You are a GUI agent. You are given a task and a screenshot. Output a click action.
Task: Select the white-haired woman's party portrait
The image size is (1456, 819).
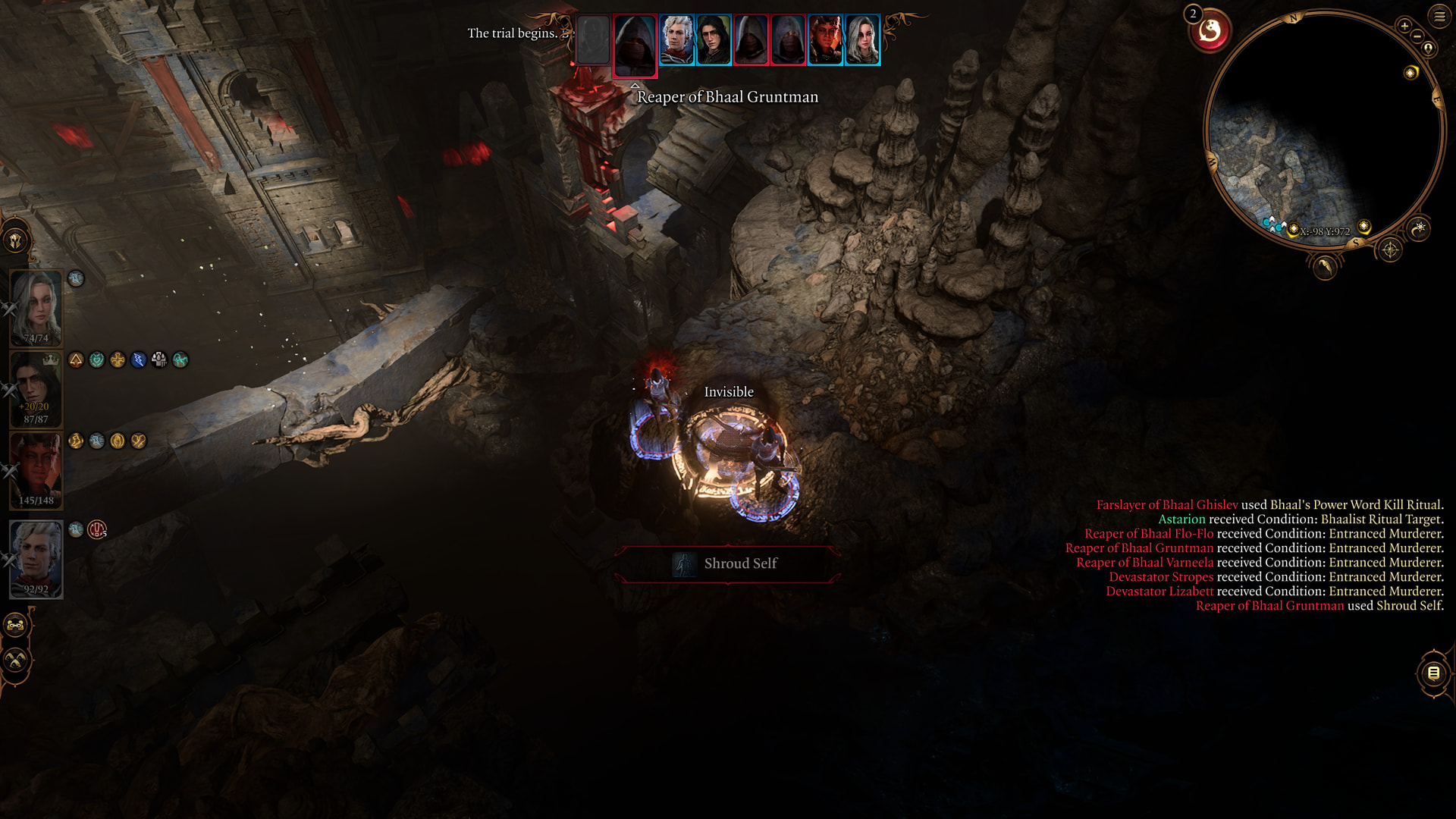[36, 307]
